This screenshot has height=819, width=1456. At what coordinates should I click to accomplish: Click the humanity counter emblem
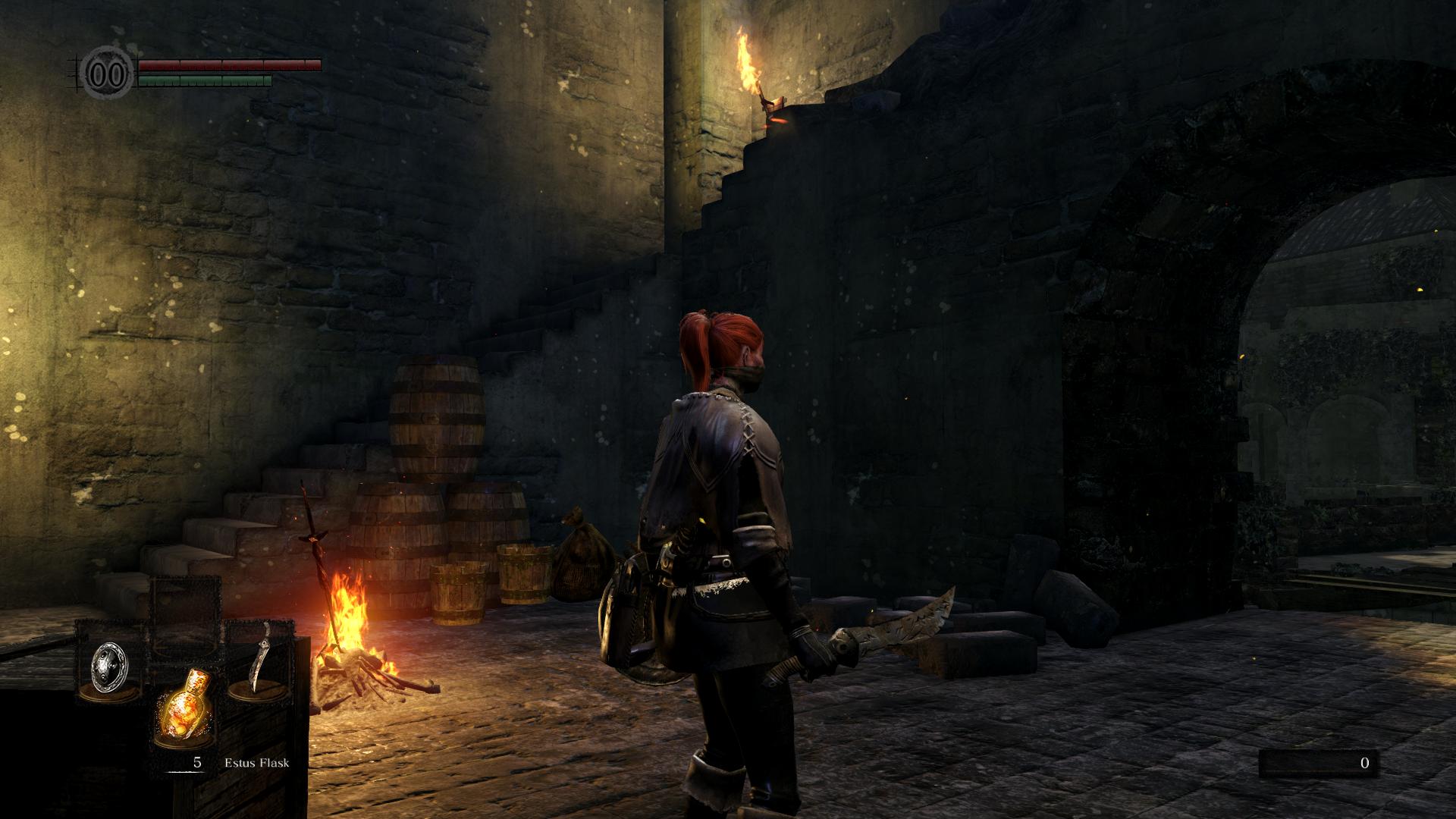108,74
